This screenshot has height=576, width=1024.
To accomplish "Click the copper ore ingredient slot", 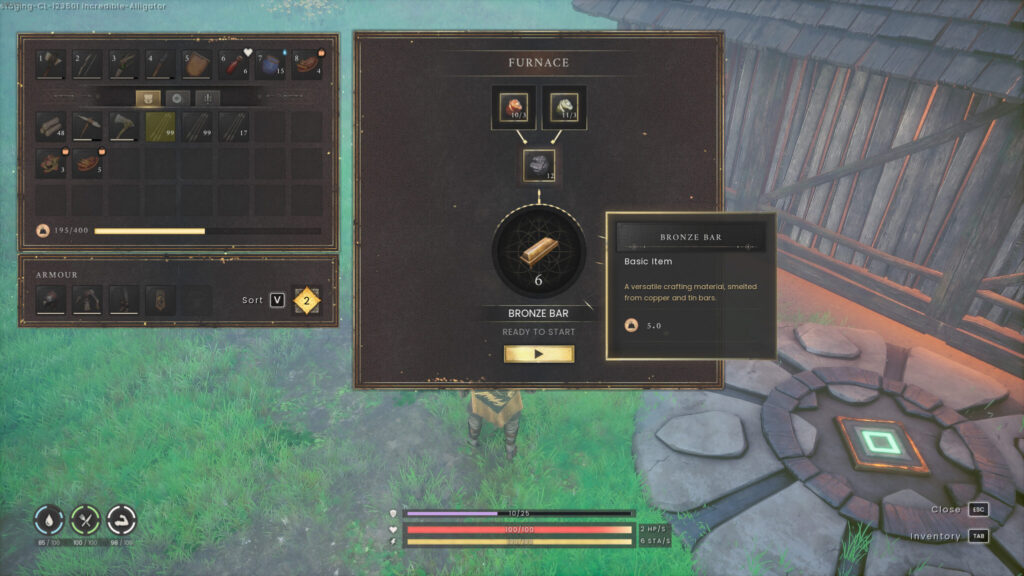I will point(513,108).
